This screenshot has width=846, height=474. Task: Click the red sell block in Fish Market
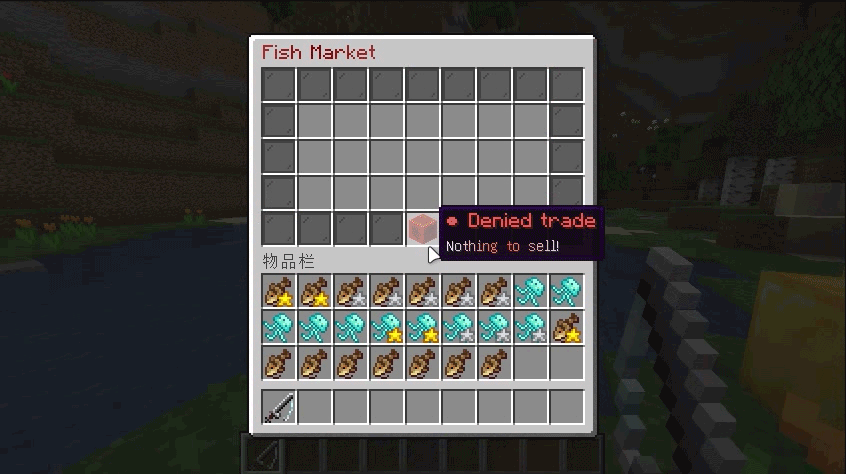(x=423, y=228)
